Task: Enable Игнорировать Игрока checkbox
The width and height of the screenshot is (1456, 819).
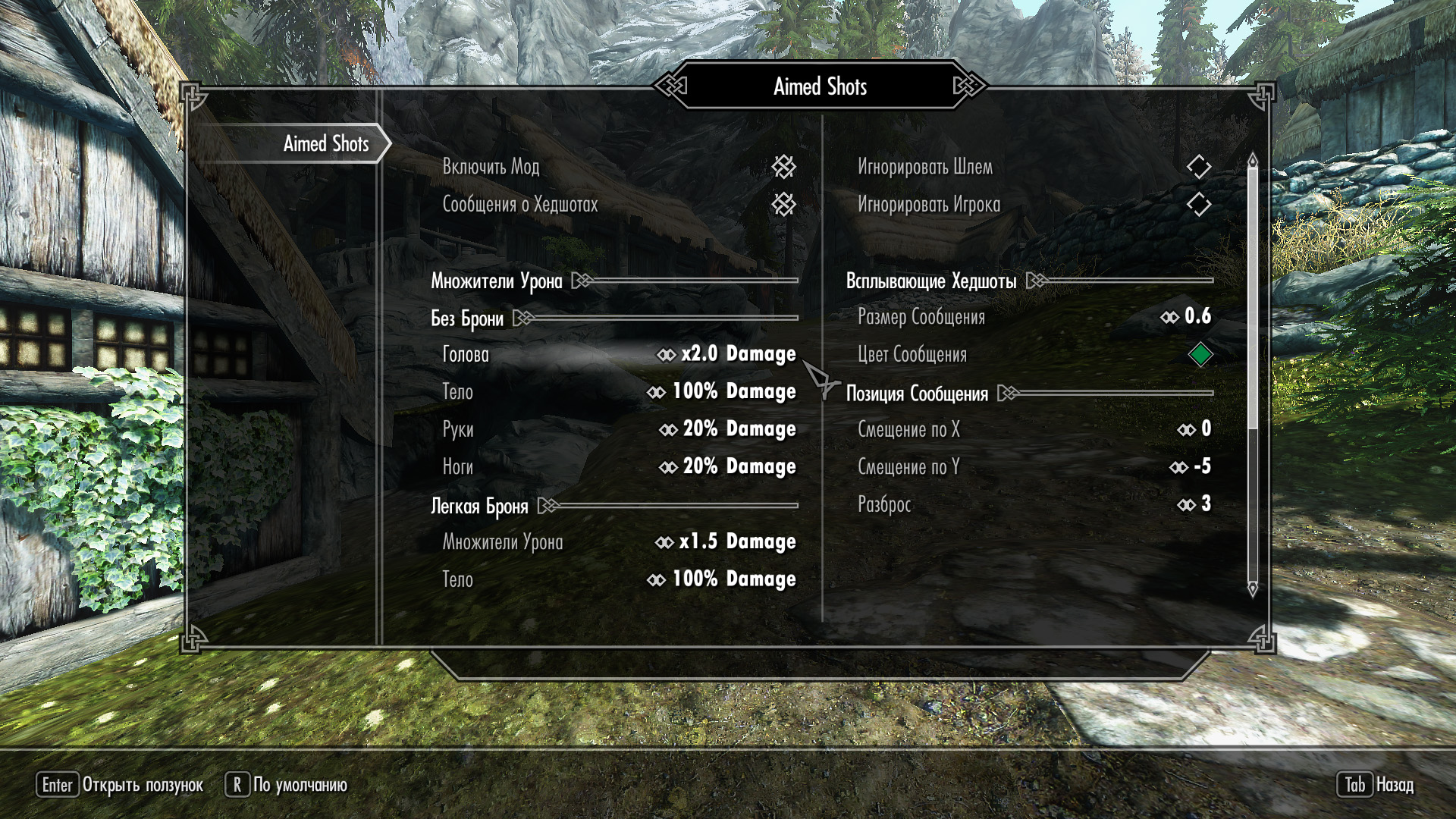Action: click(x=1198, y=204)
